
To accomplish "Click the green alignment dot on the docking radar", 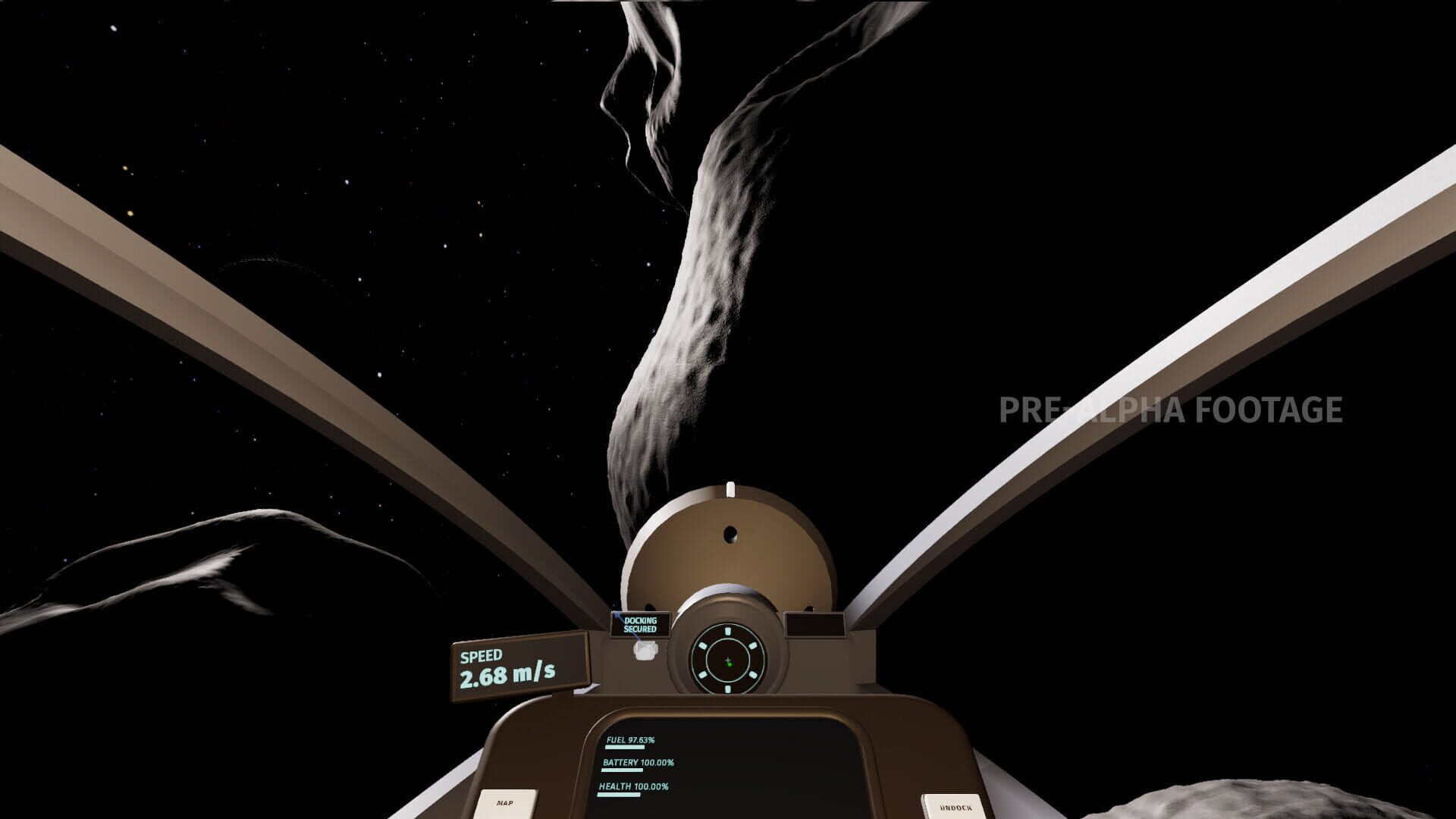I will pyautogui.click(x=730, y=664).
